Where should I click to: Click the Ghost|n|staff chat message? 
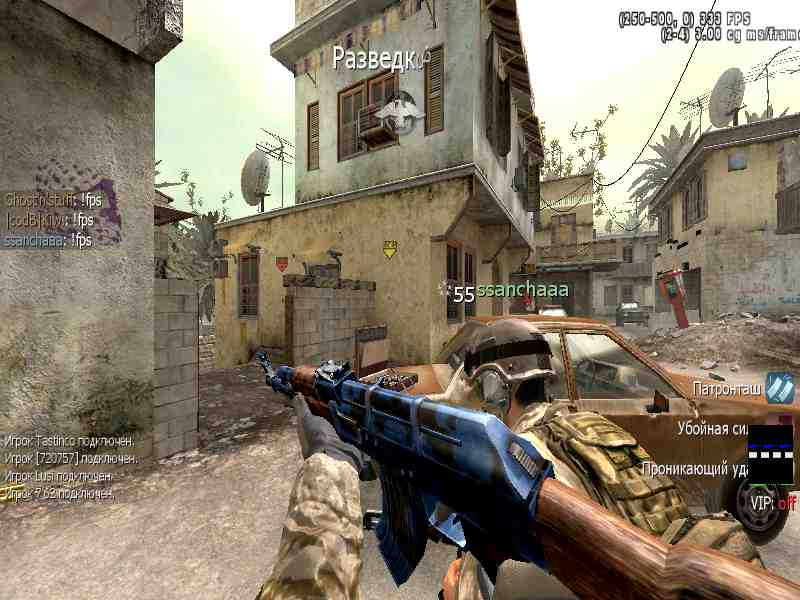tap(53, 200)
